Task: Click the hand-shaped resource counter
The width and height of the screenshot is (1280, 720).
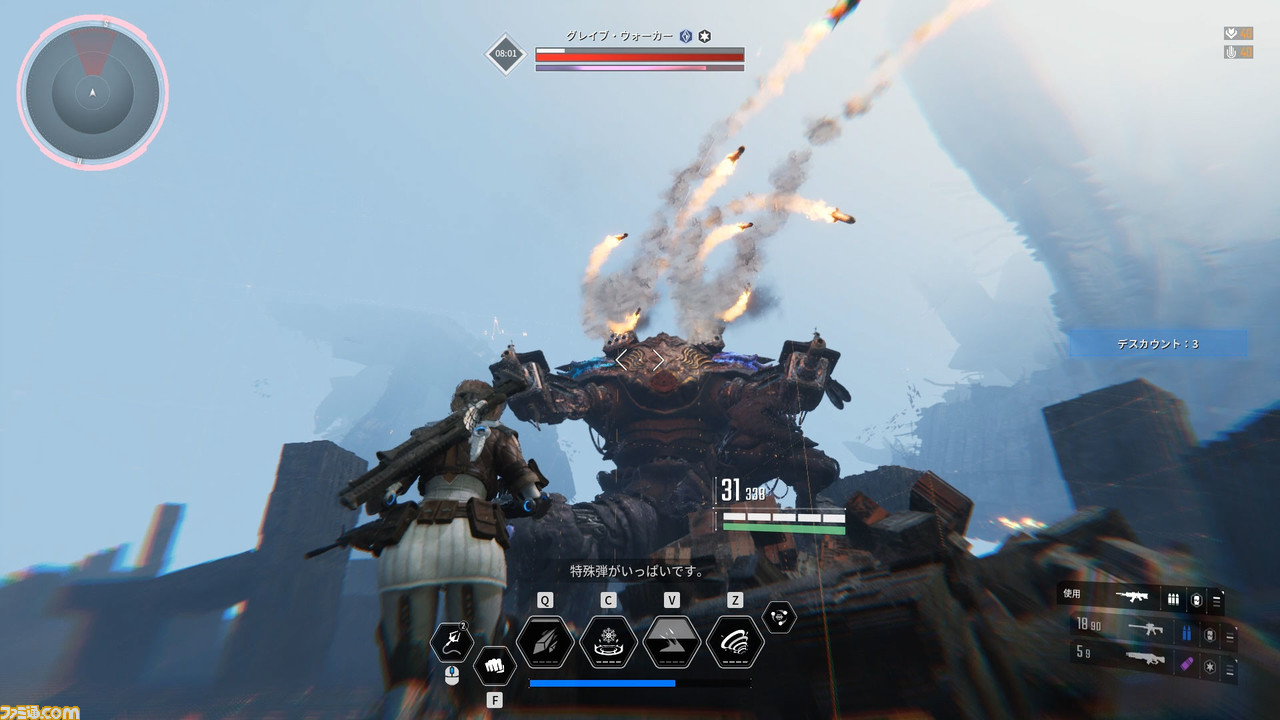Action: (x=1231, y=52)
